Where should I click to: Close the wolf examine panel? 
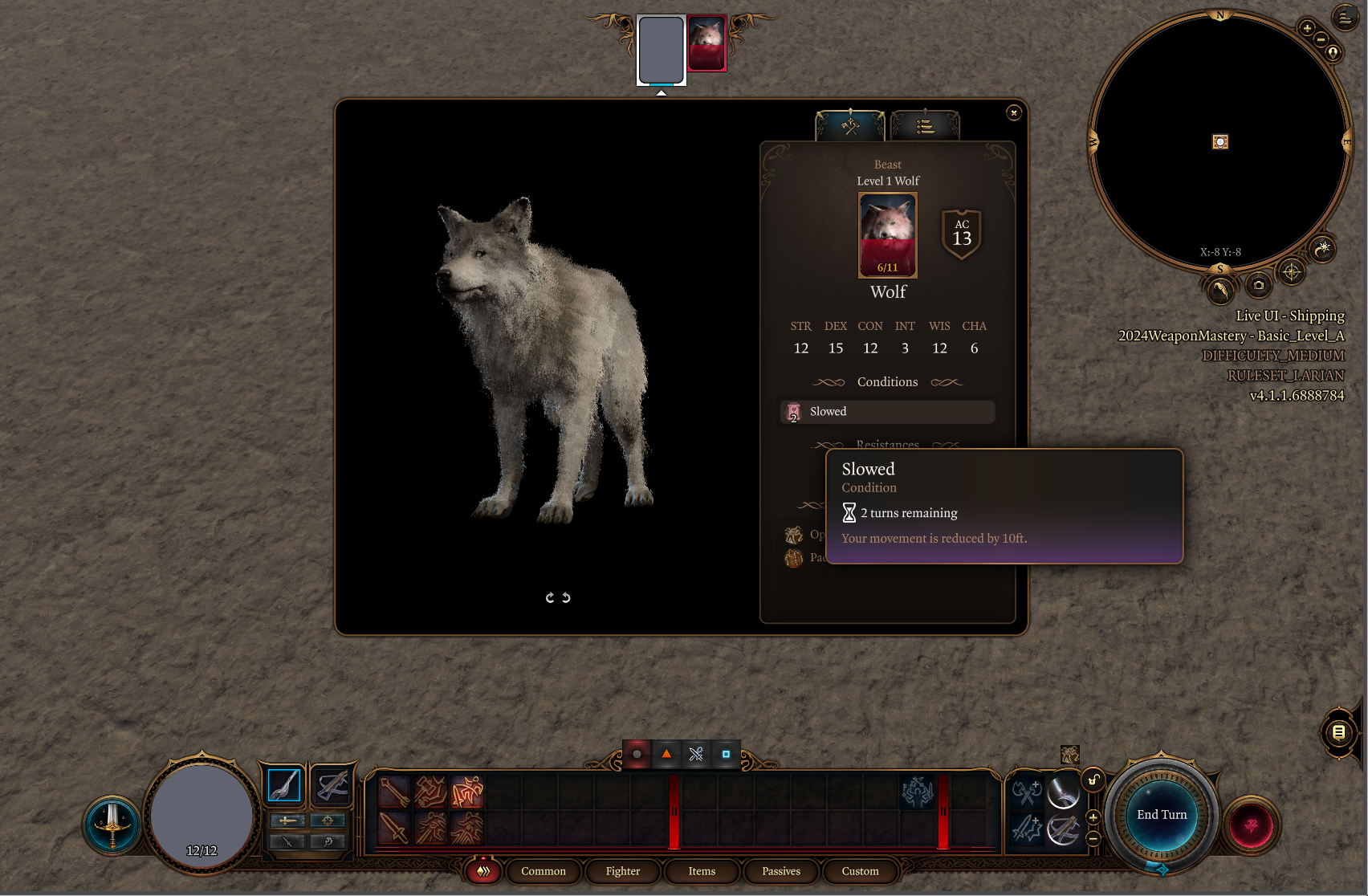[1014, 113]
